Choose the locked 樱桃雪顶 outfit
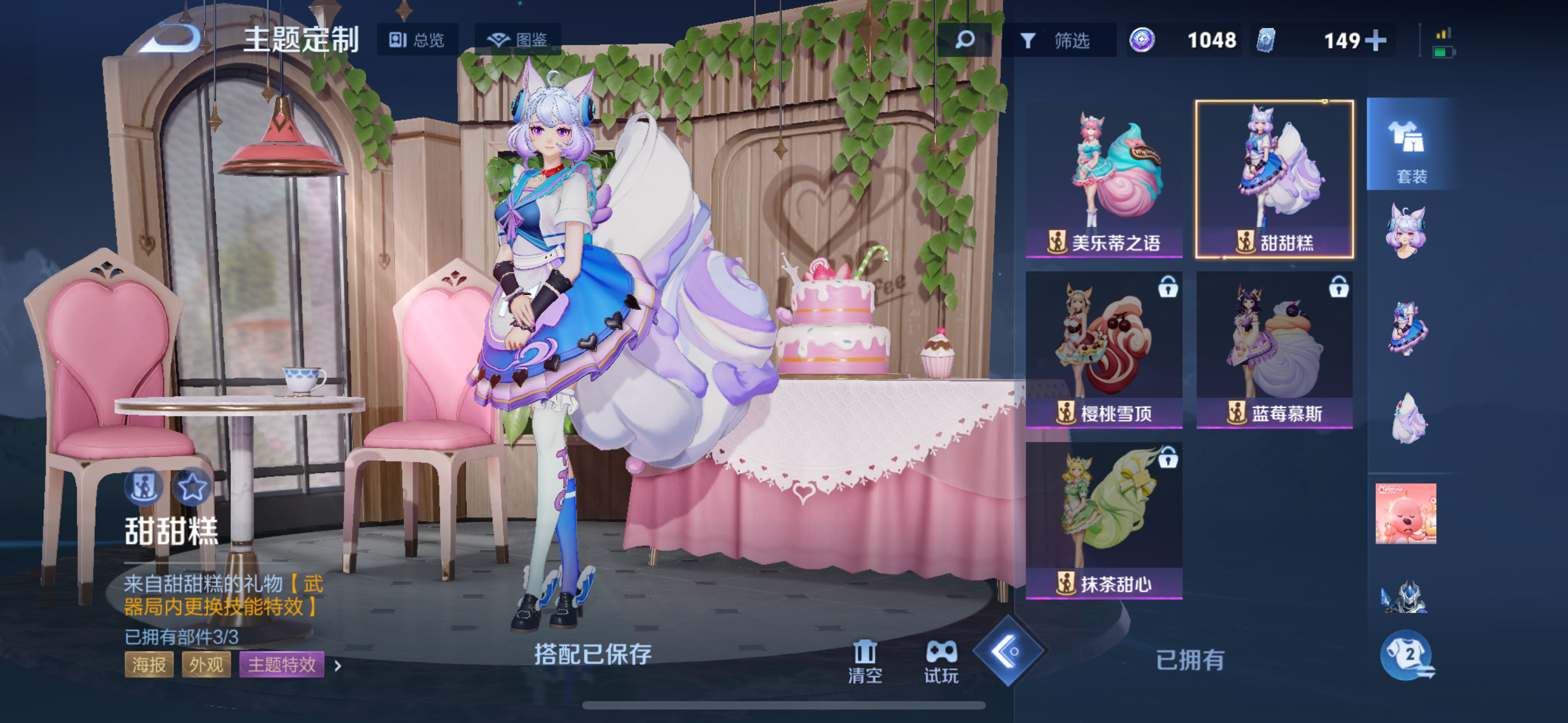Screen dimensions: 1568x723 [1104, 349]
